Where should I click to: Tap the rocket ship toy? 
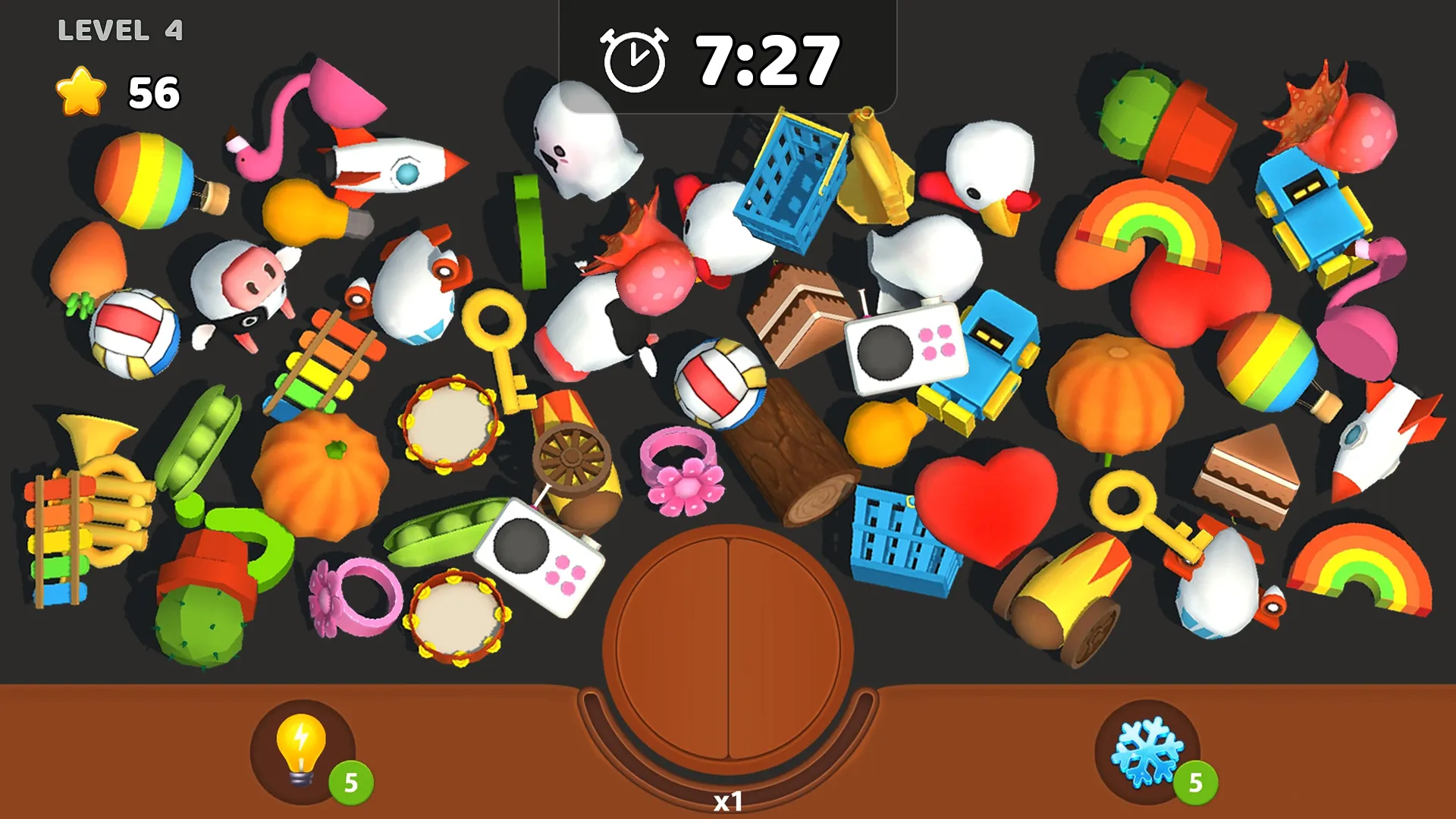pyautogui.click(x=394, y=167)
